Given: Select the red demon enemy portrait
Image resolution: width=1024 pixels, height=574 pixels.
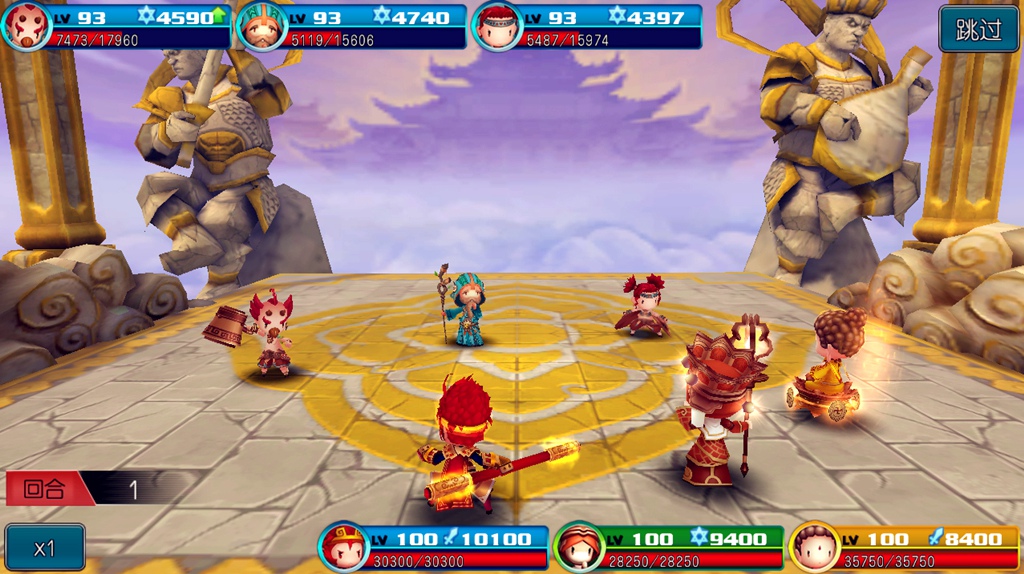Looking at the screenshot, I should point(25,27).
